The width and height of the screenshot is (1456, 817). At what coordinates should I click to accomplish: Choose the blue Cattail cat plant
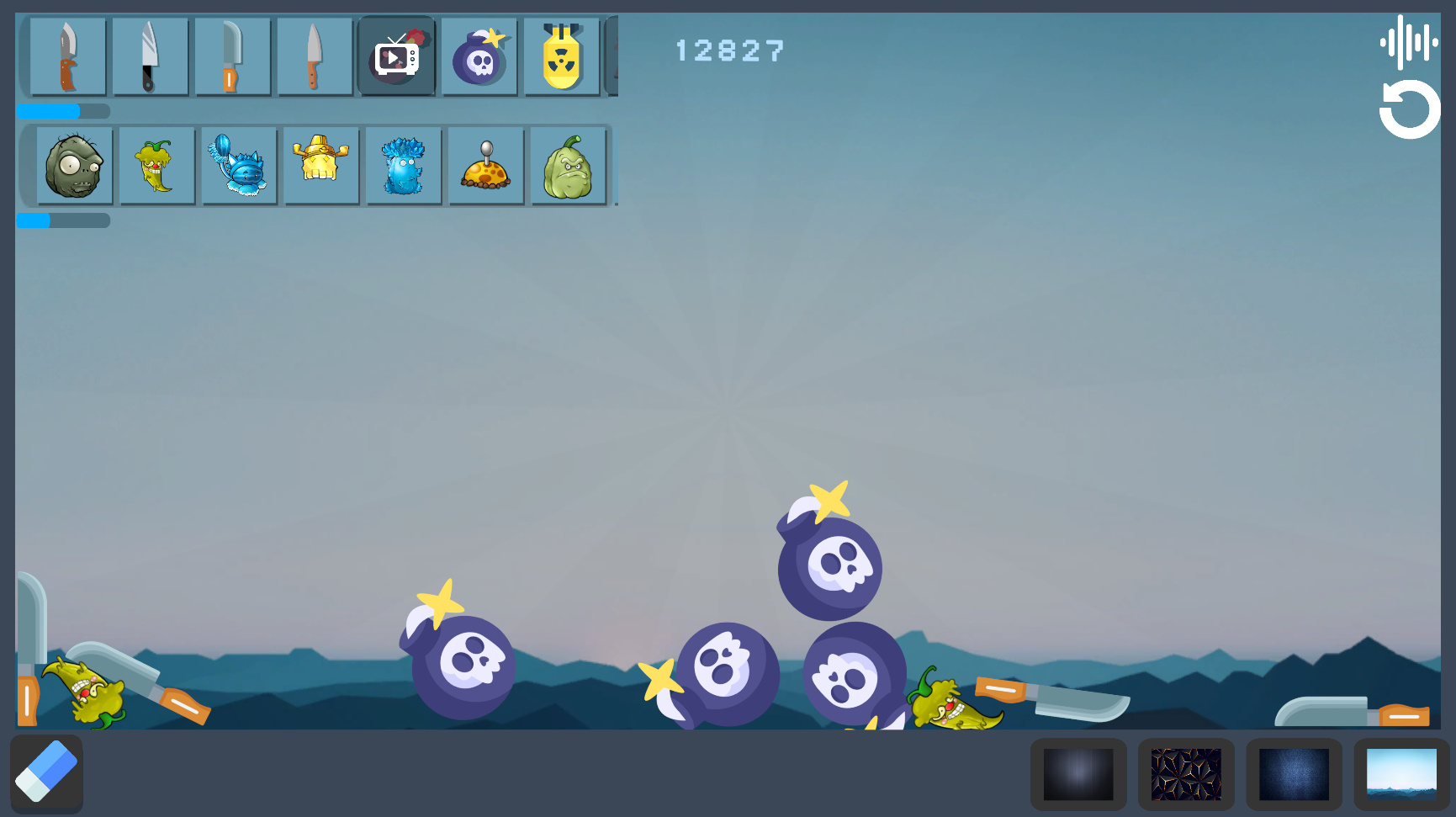pos(239,165)
